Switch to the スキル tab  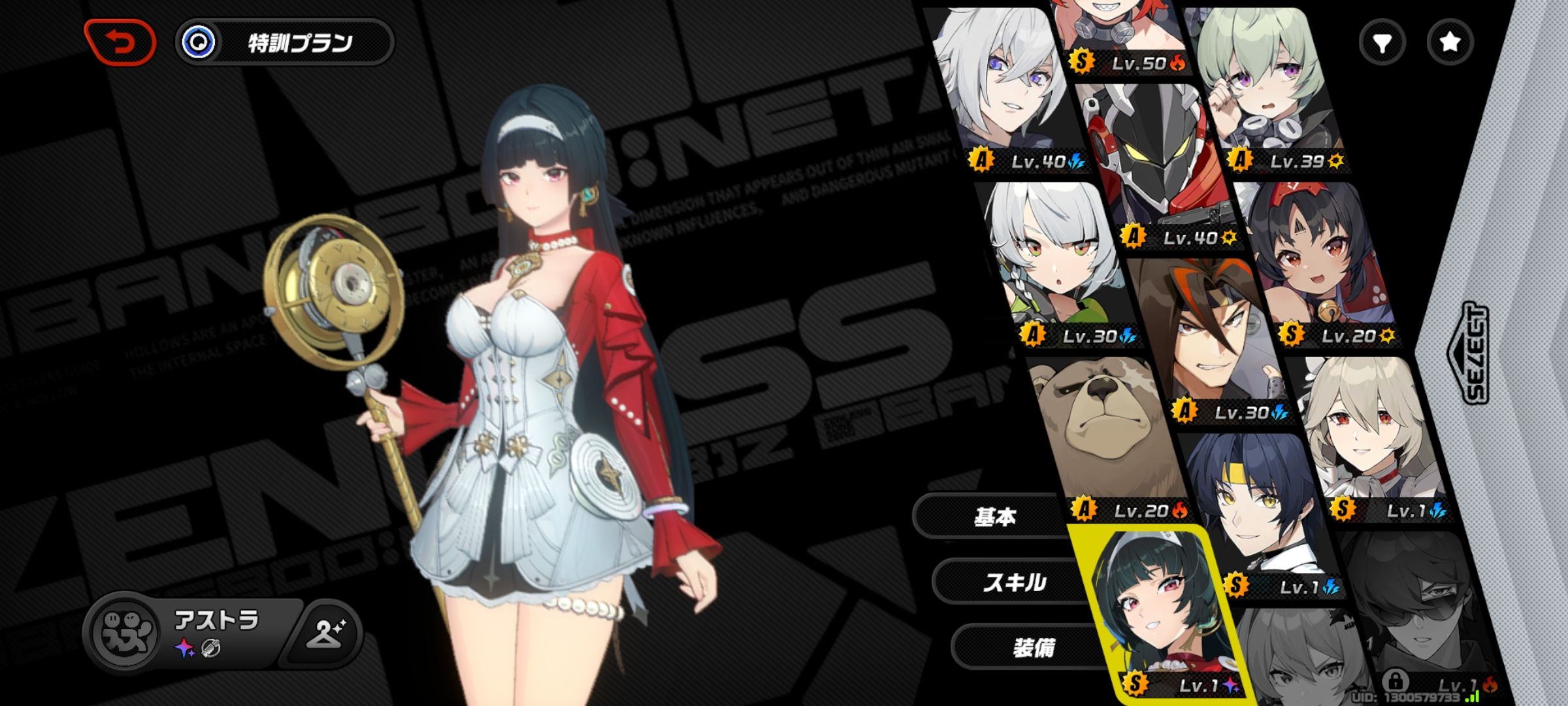point(1014,582)
